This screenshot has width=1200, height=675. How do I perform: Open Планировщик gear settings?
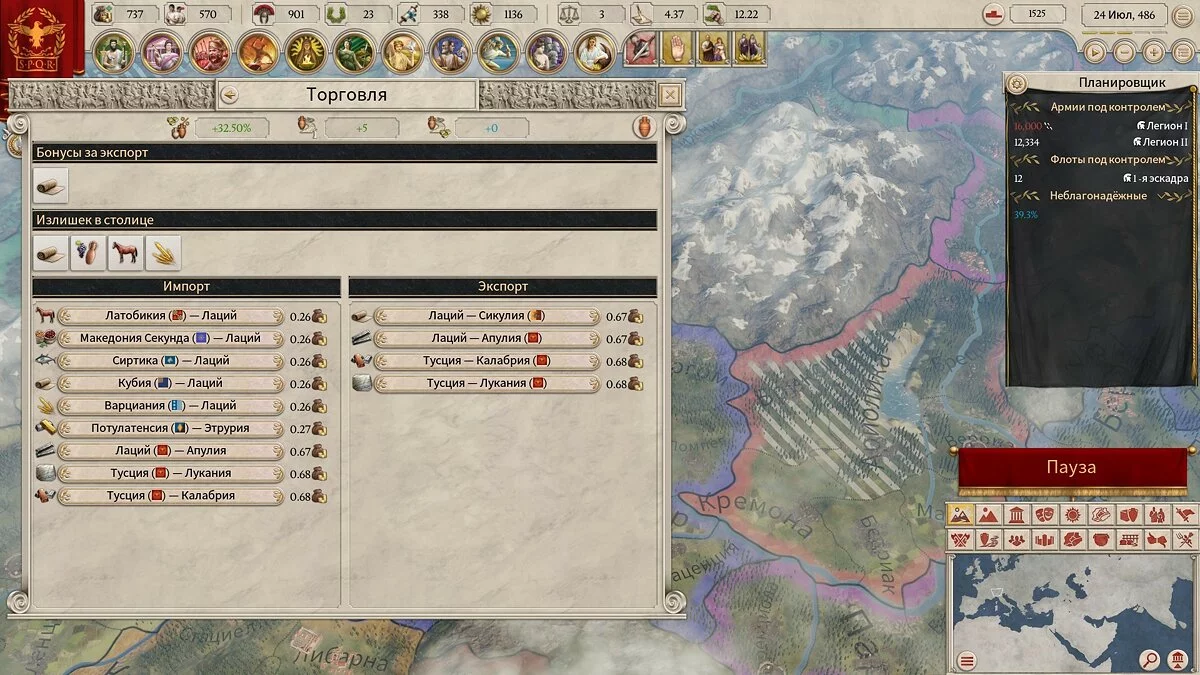tap(1017, 83)
